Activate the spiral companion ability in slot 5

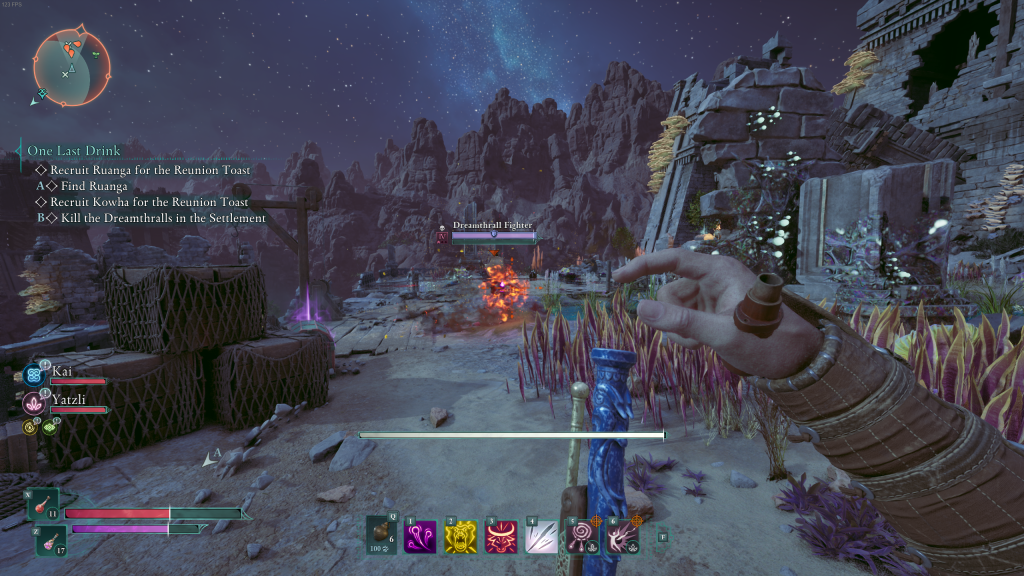(x=581, y=538)
